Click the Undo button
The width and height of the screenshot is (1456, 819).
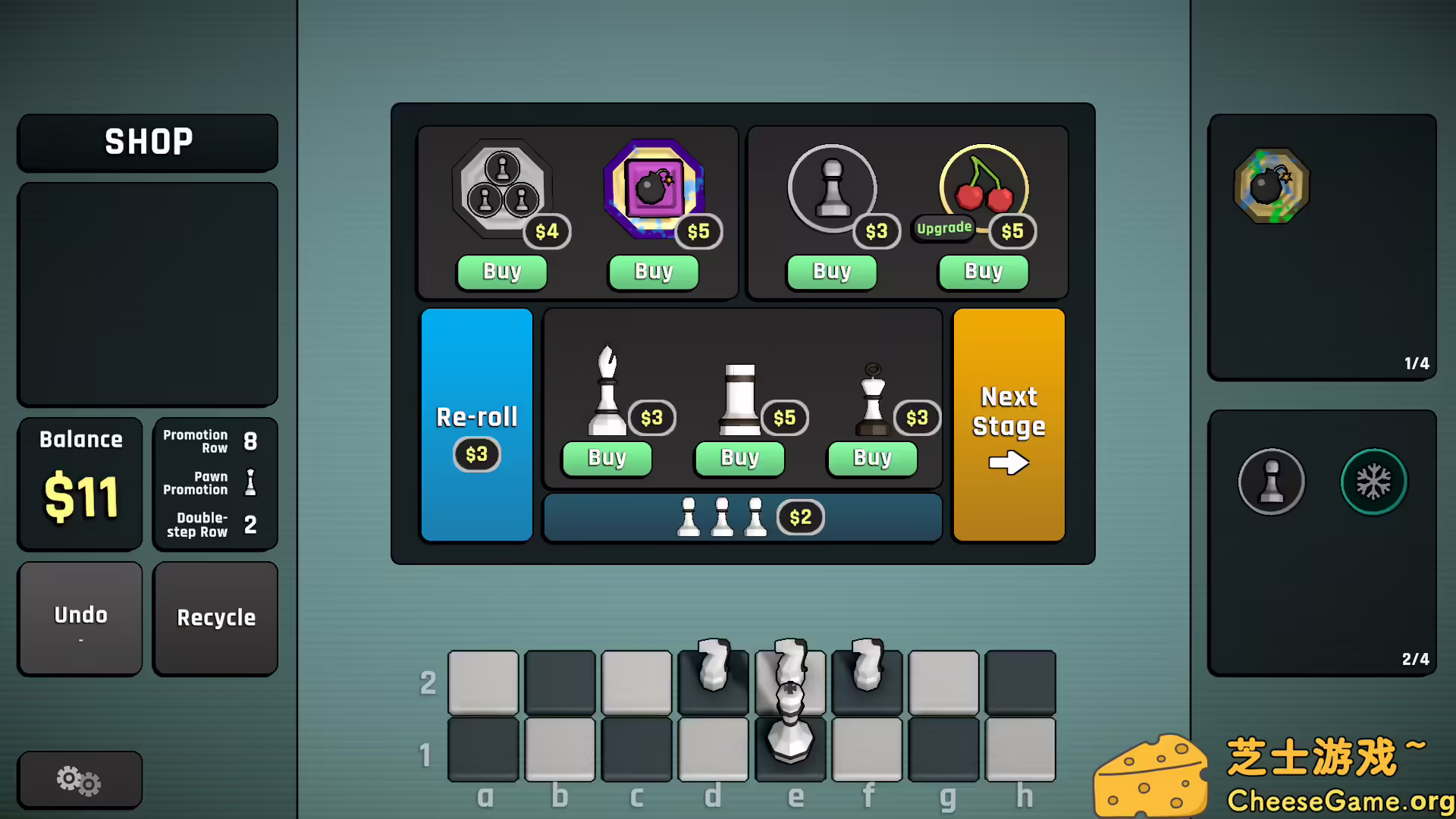click(x=80, y=617)
